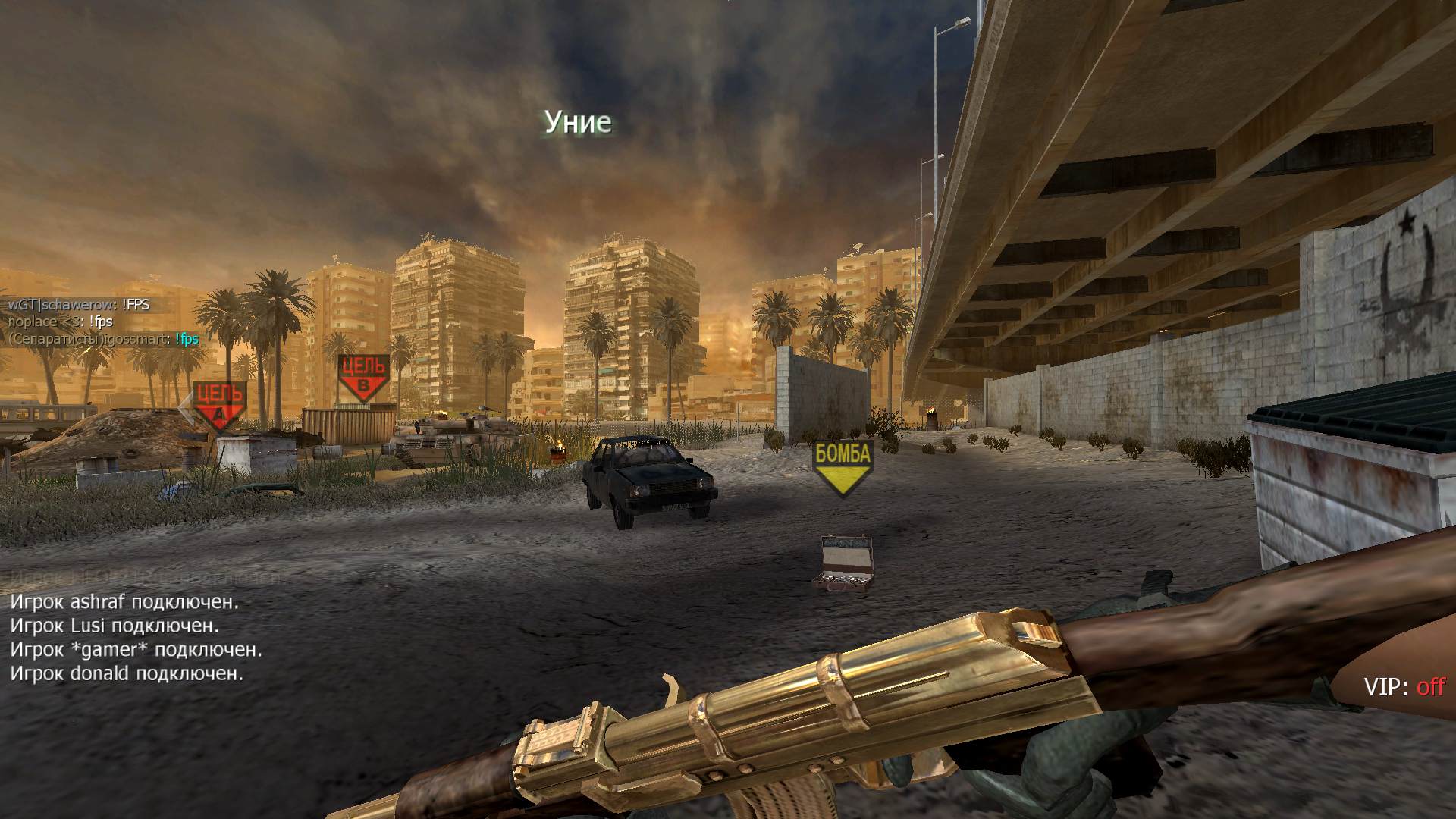Toggle the VIP off indicator

click(1404, 687)
